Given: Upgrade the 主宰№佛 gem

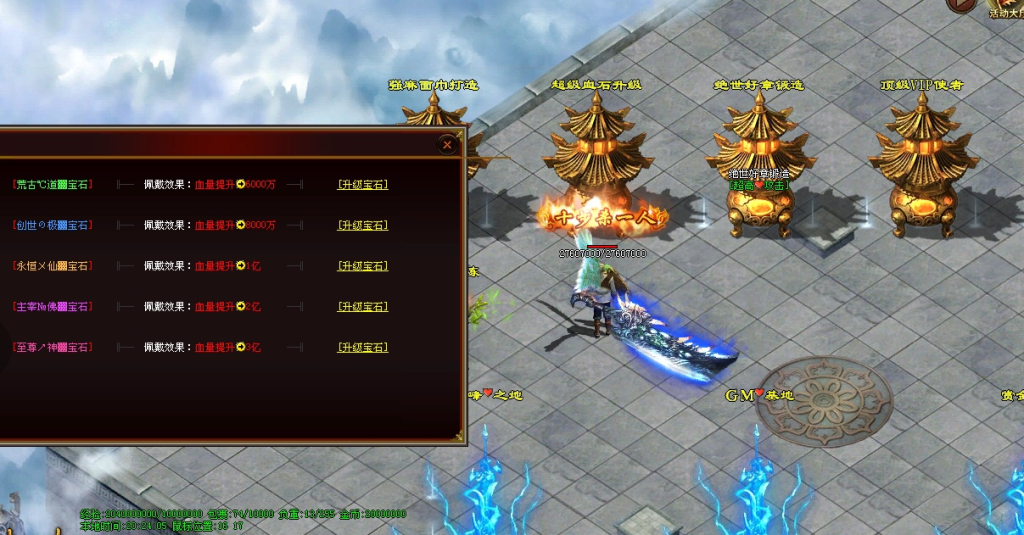Looking at the screenshot, I should pyautogui.click(x=363, y=307).
